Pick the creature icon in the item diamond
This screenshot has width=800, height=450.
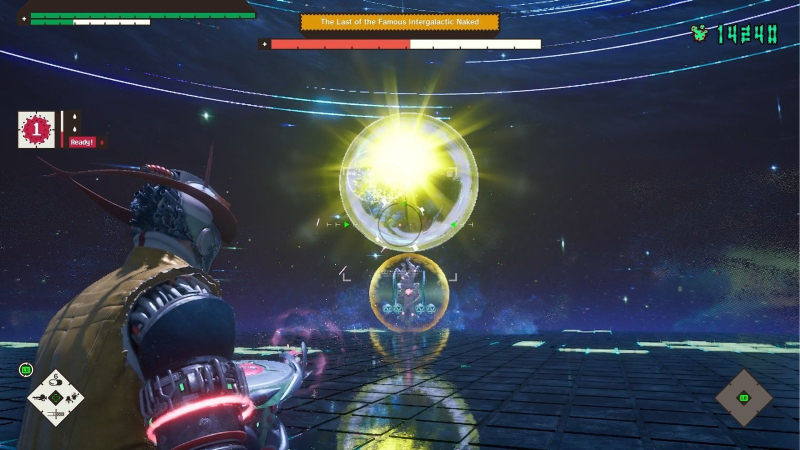pyautogui.click(x=73, y=398)
